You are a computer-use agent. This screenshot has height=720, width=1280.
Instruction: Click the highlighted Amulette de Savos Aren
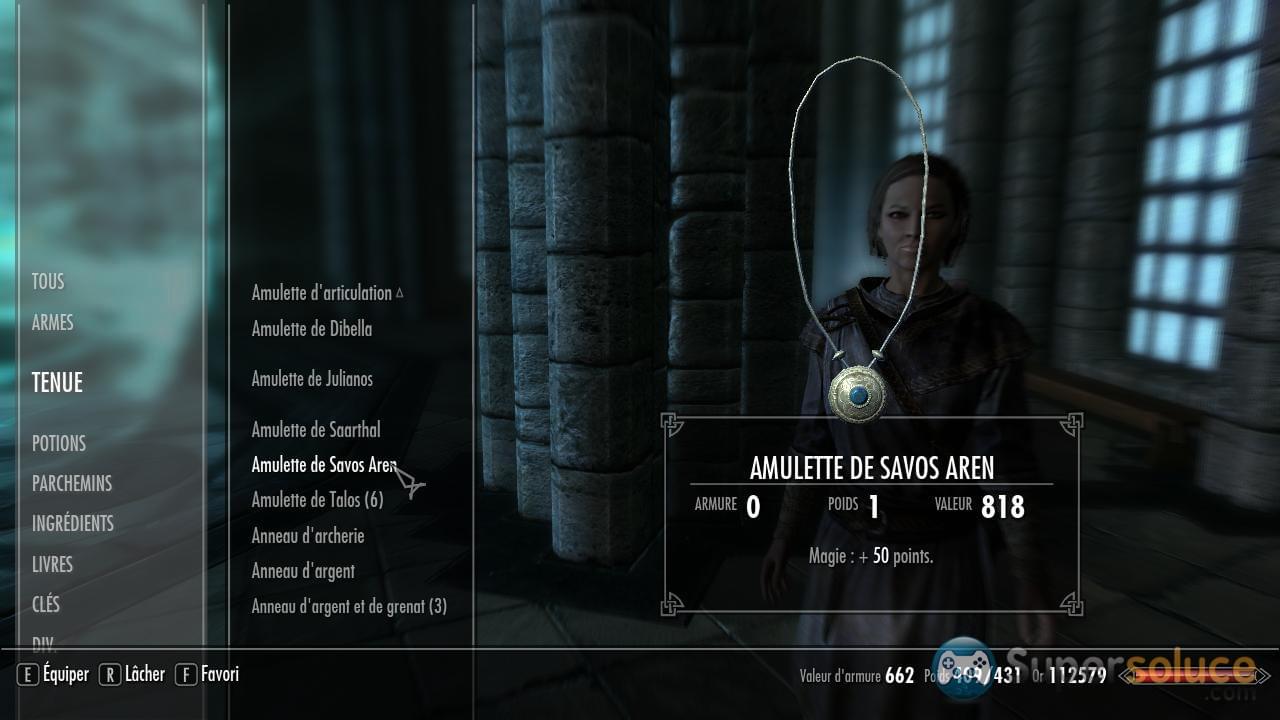[324, 465]
